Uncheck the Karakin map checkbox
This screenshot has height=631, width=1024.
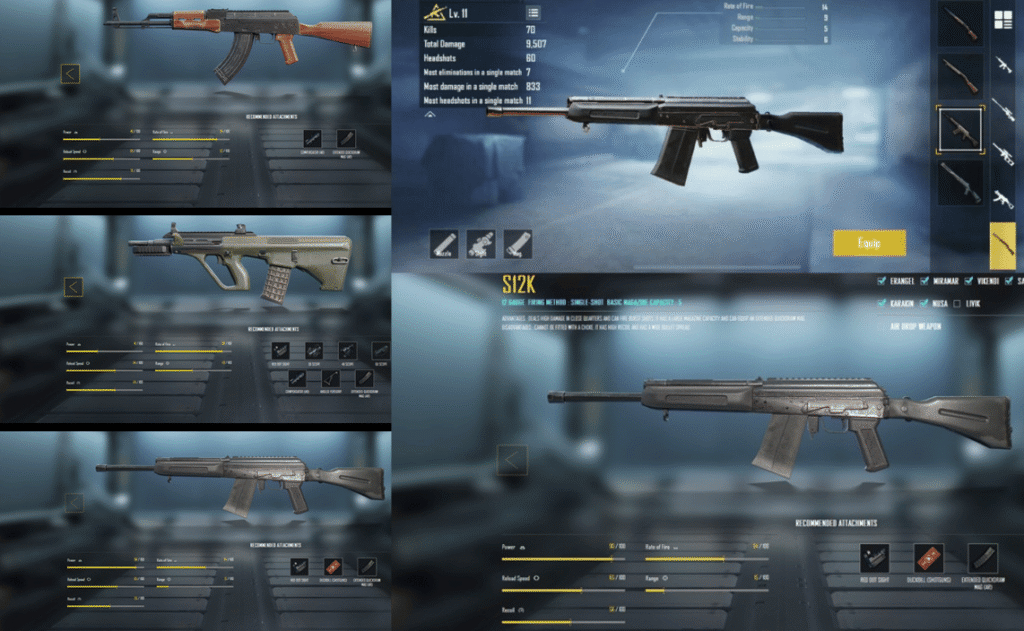(881, 303)
